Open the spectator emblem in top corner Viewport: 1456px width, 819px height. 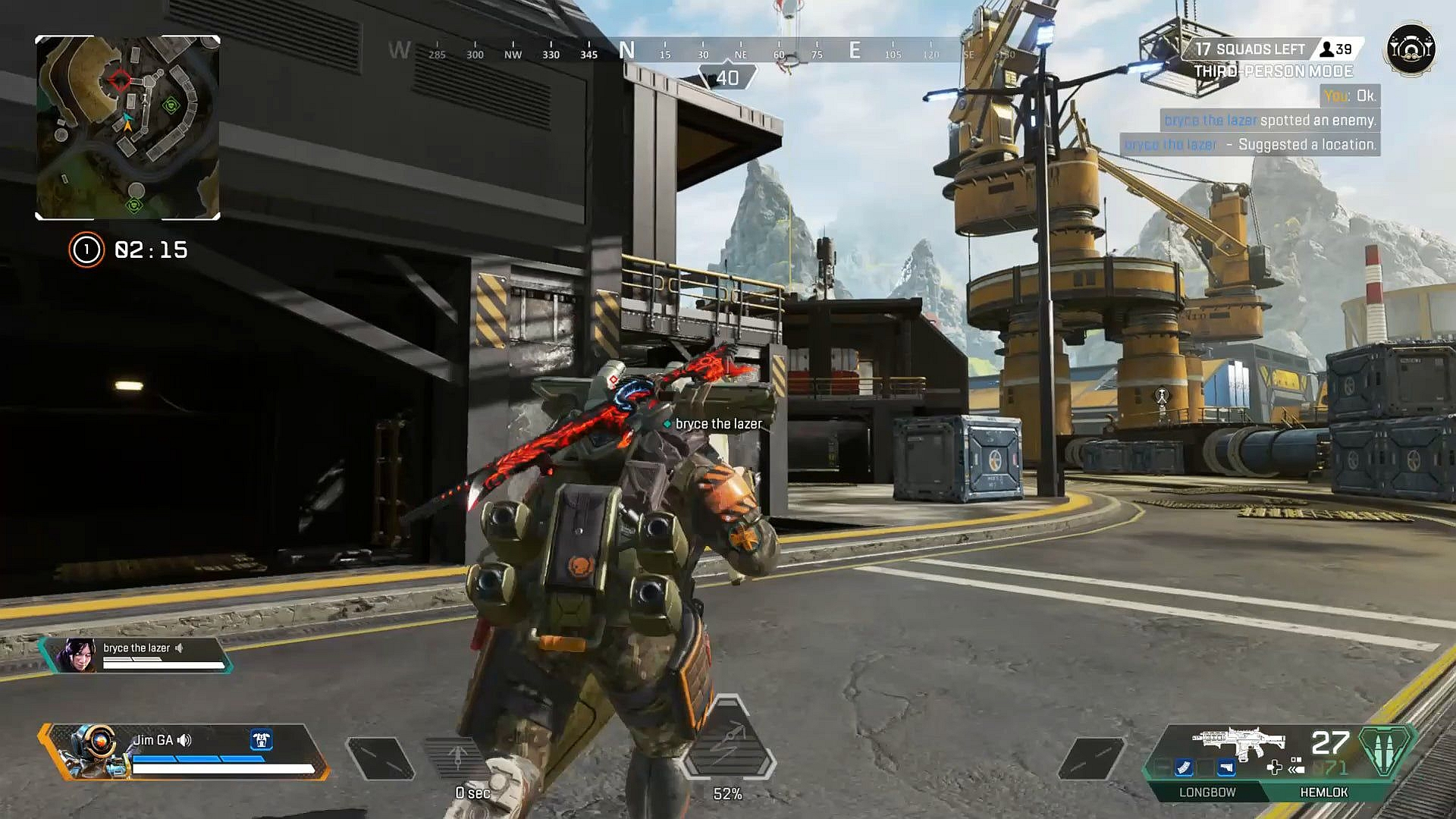(x=1410, y=50)
